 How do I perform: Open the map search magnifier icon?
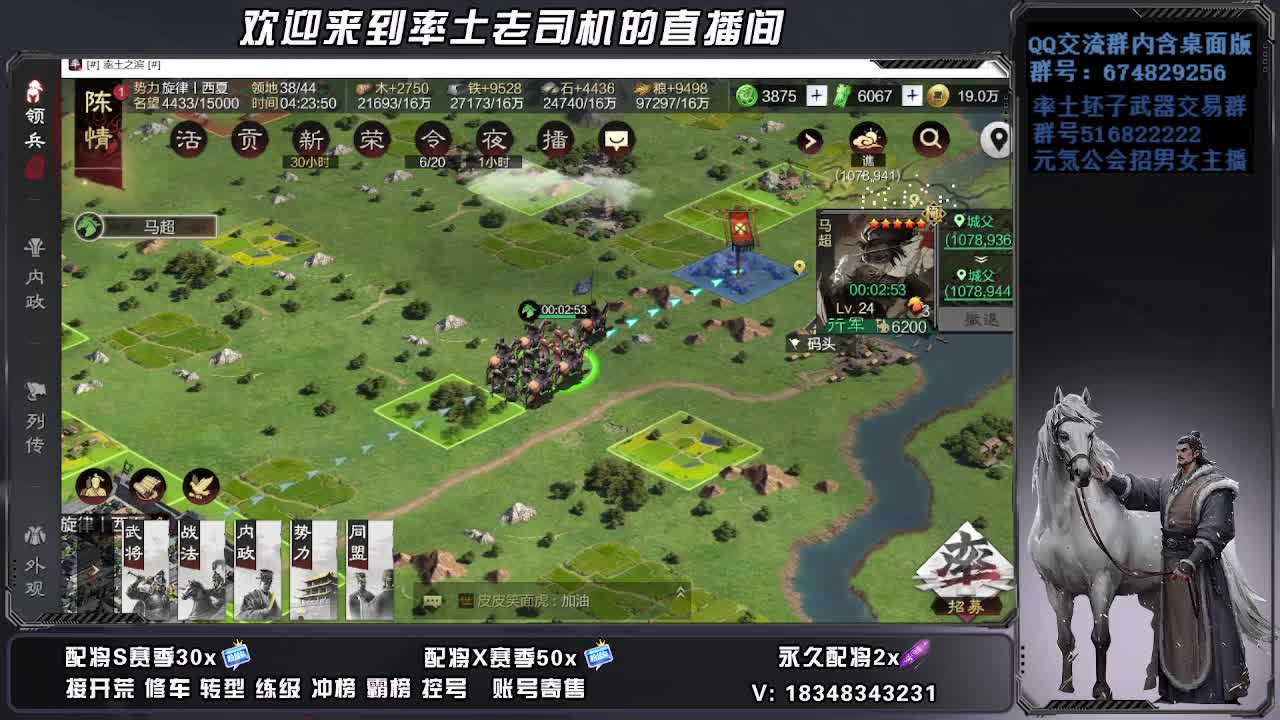point(930,140)
